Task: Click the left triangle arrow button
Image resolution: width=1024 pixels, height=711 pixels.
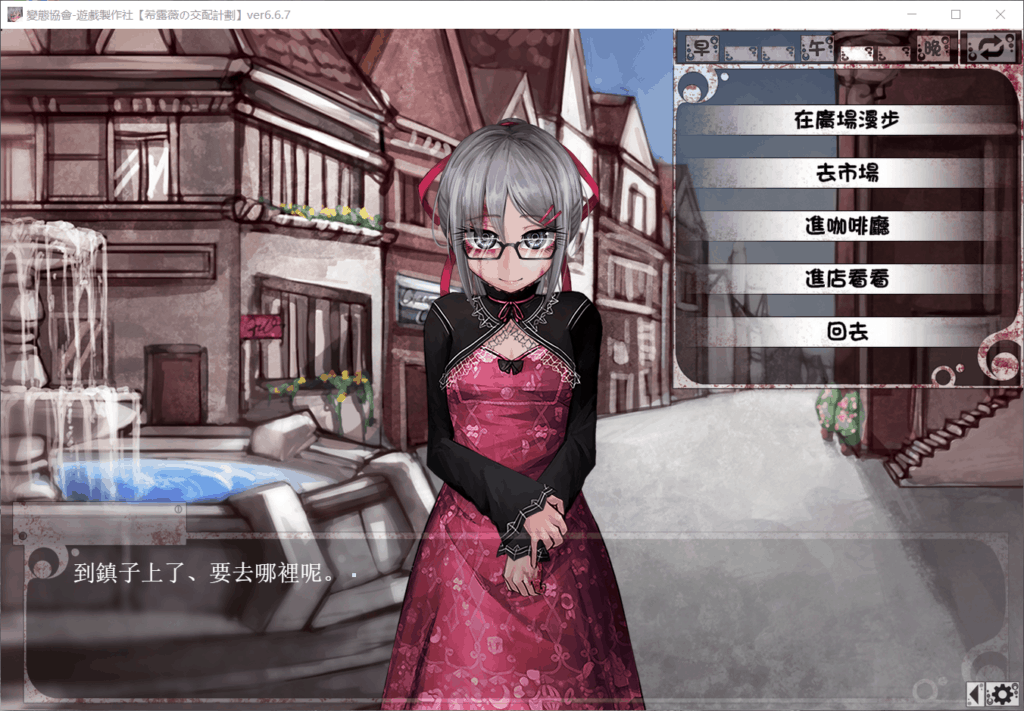Action: coord(975,693)
